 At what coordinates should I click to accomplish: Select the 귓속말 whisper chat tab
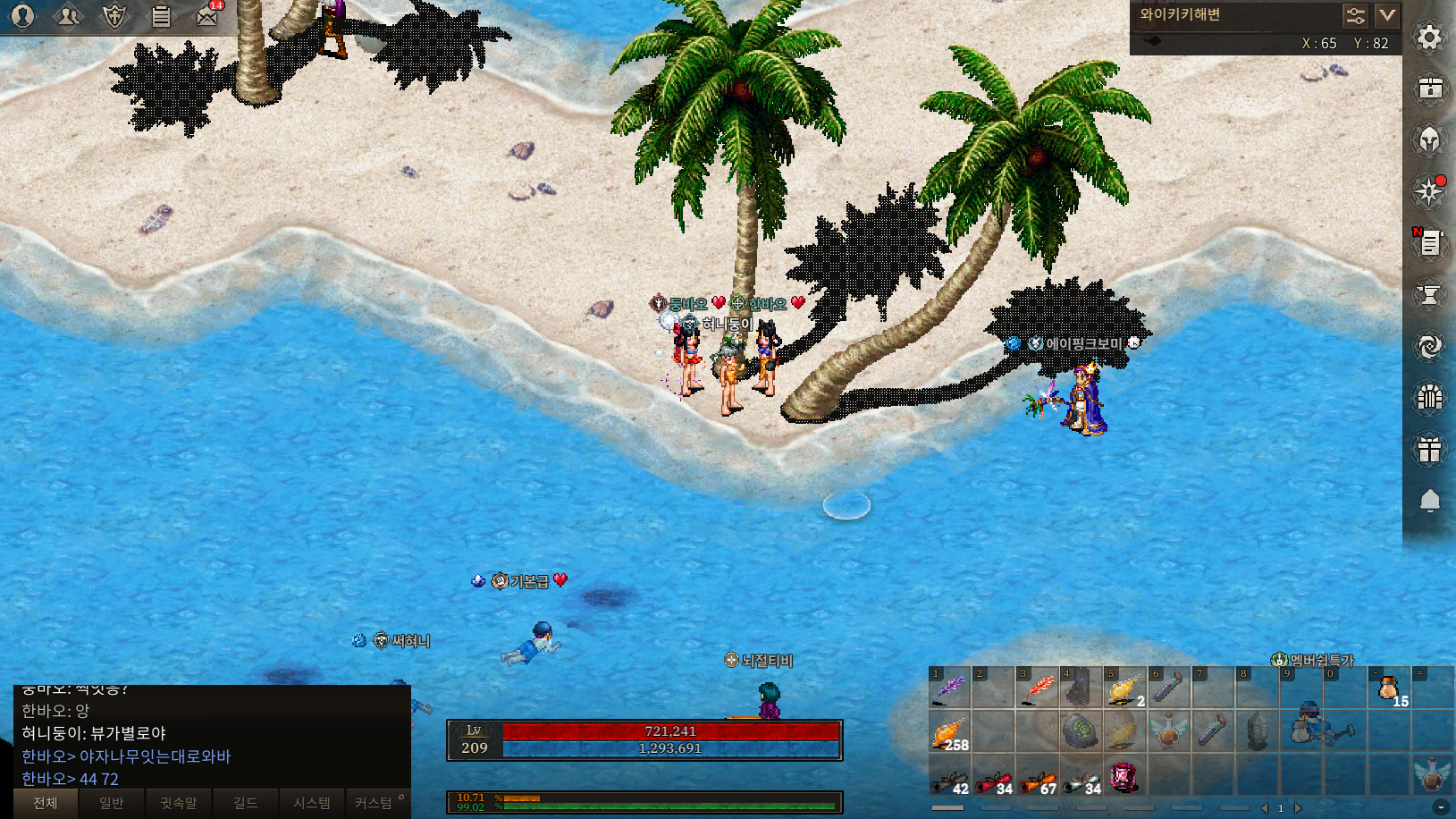click(179, 803)
